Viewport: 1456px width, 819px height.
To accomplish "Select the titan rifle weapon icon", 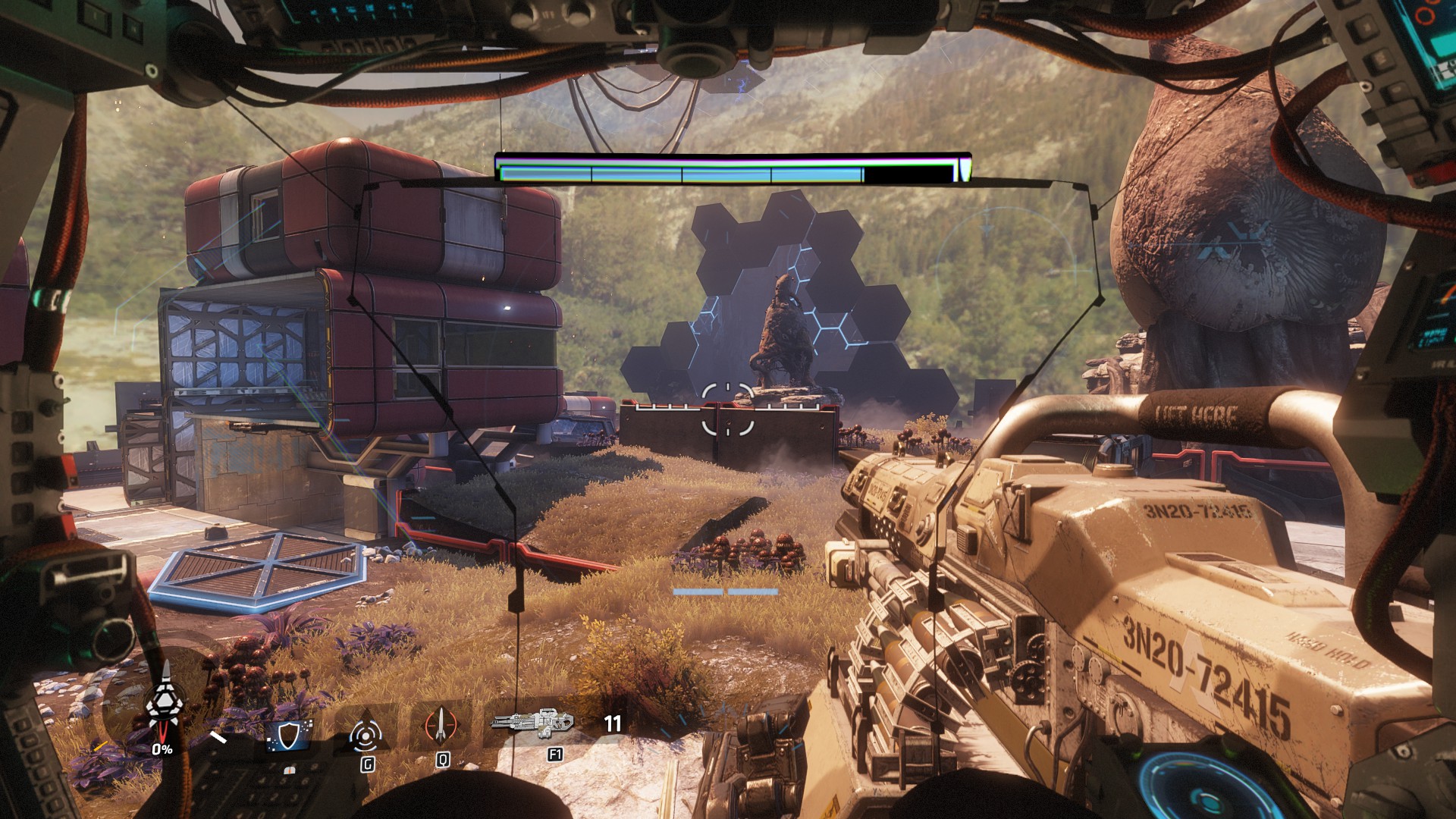I will tap(533, 723).
